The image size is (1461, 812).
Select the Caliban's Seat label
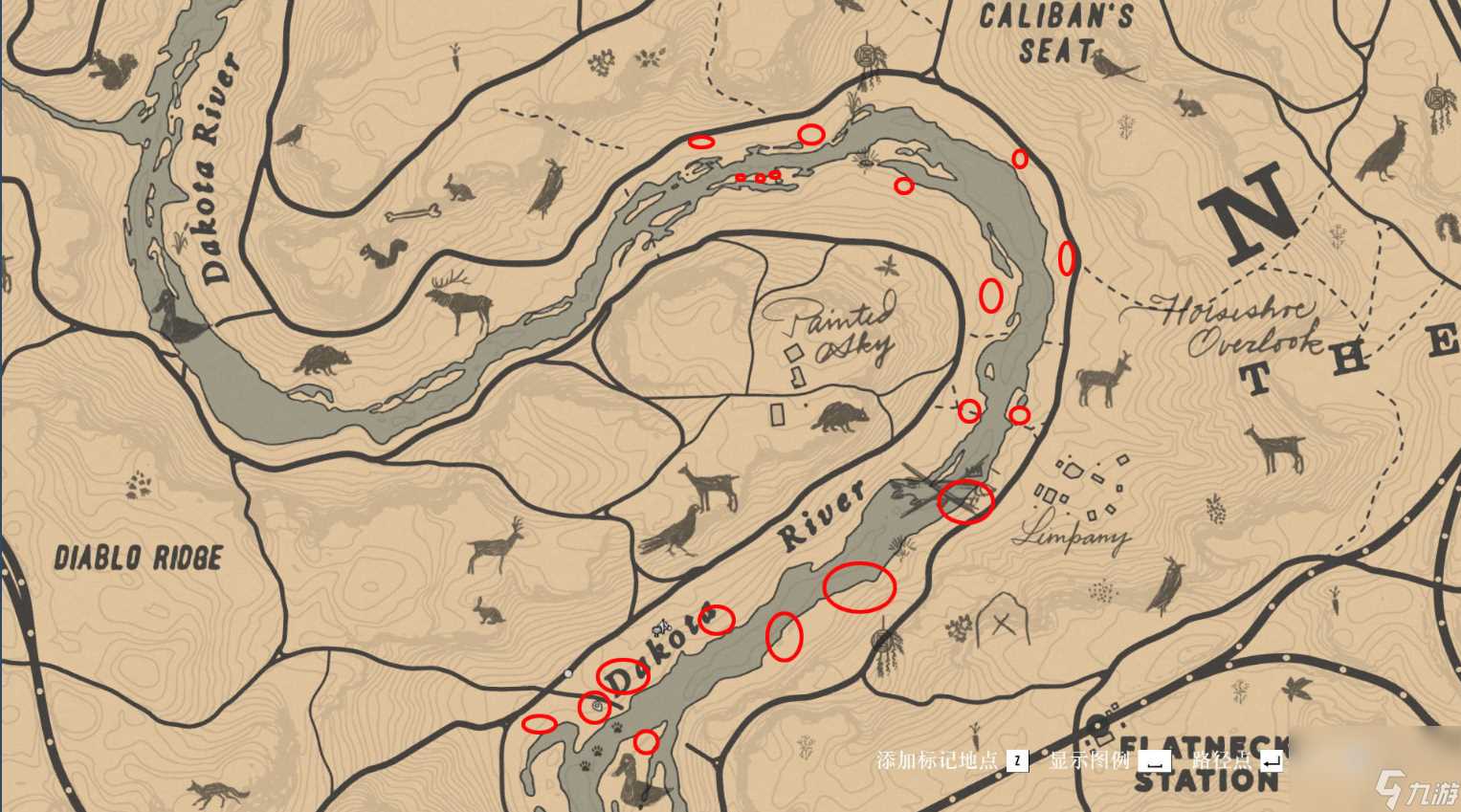pyautogui.click(x=1055, y=33)
